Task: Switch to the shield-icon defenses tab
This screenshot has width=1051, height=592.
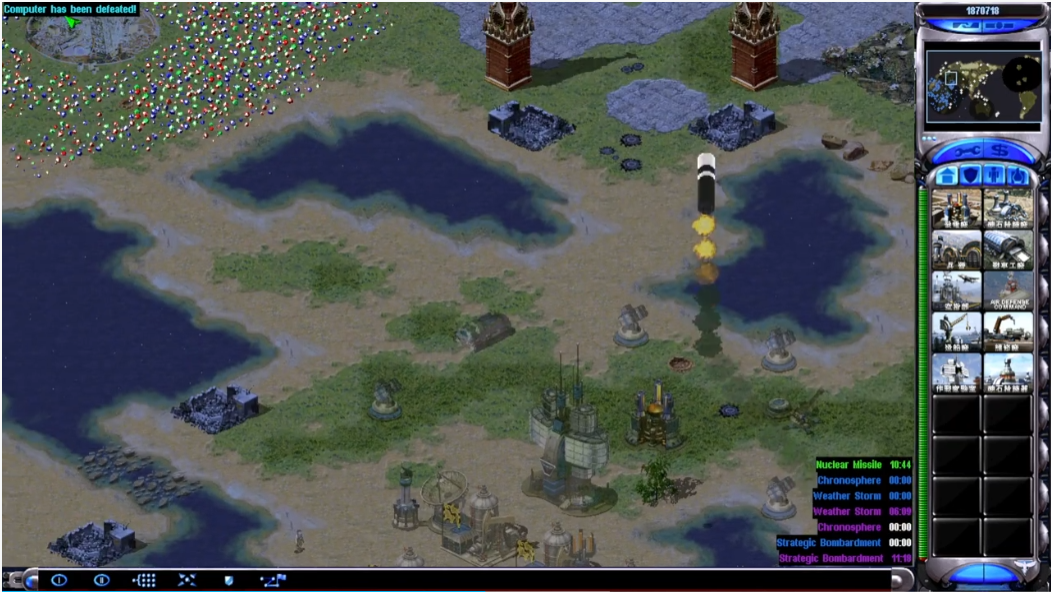Action: 969,176
